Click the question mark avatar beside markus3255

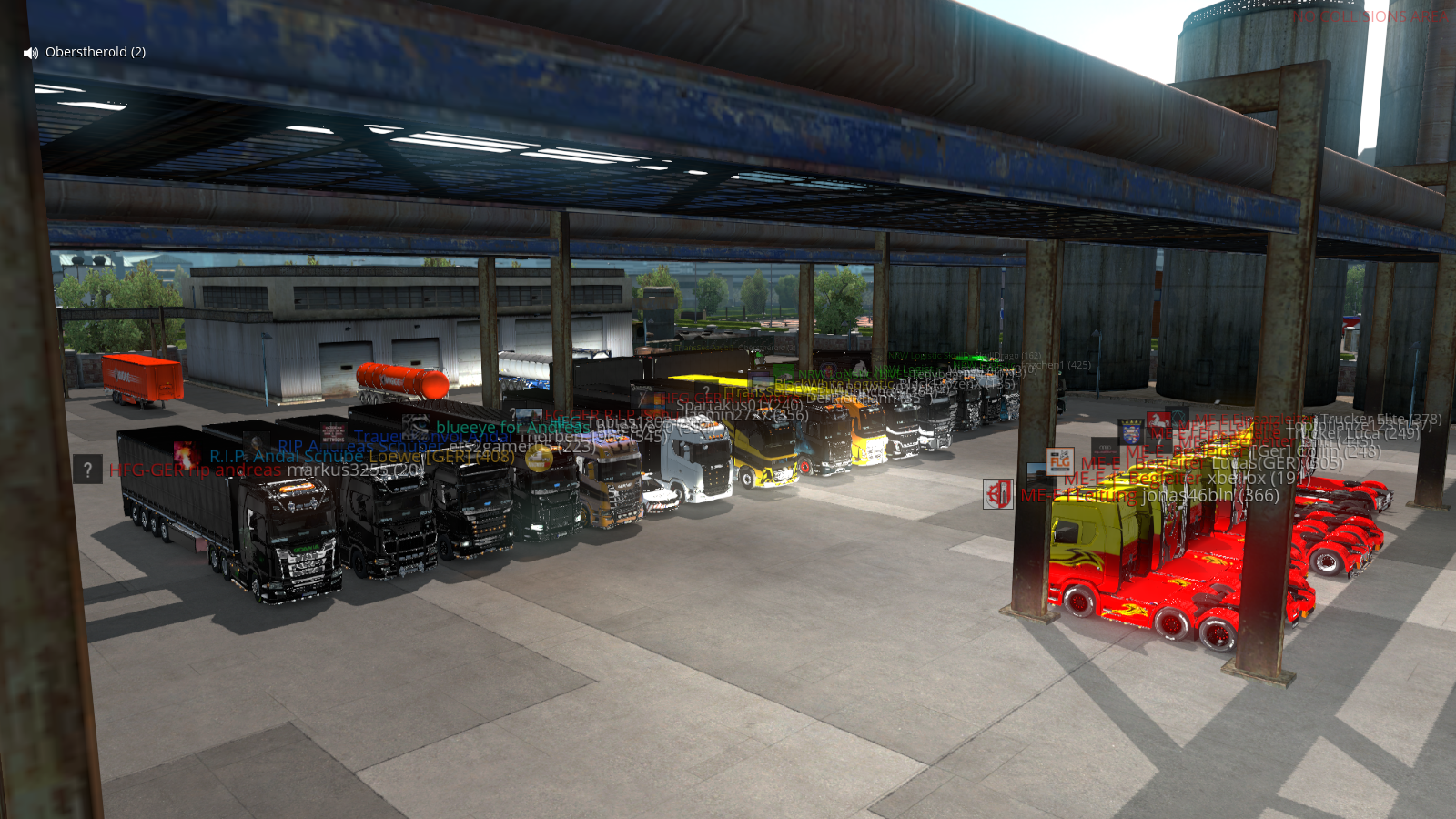87,470
